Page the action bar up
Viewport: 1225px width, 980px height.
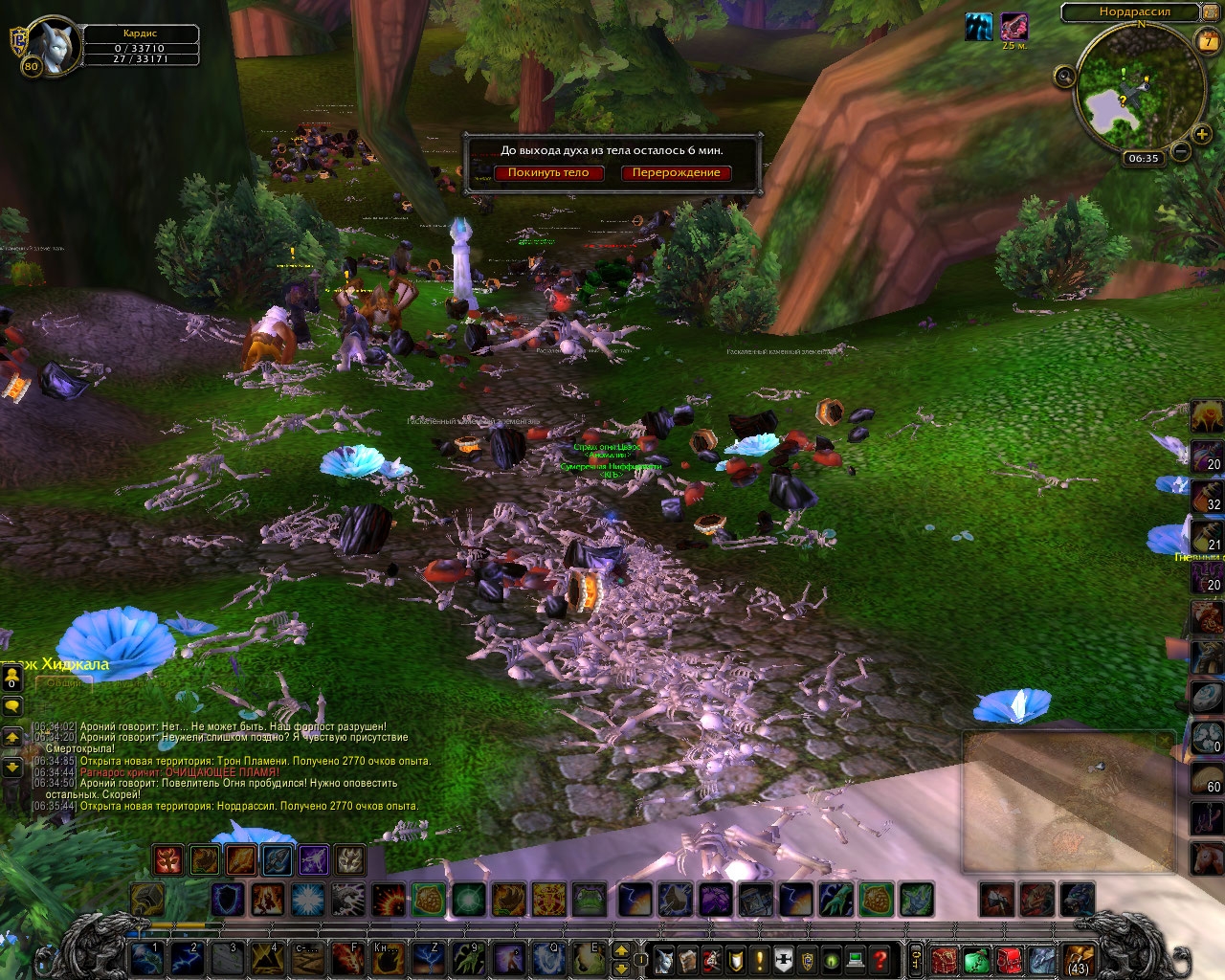coord(620,950)
